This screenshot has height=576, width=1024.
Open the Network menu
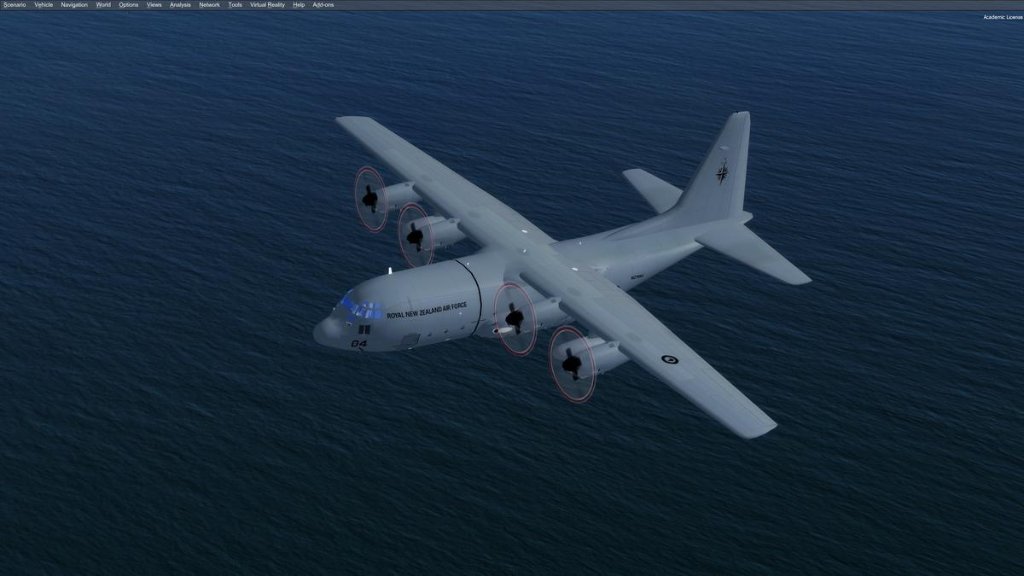(209, 5)
